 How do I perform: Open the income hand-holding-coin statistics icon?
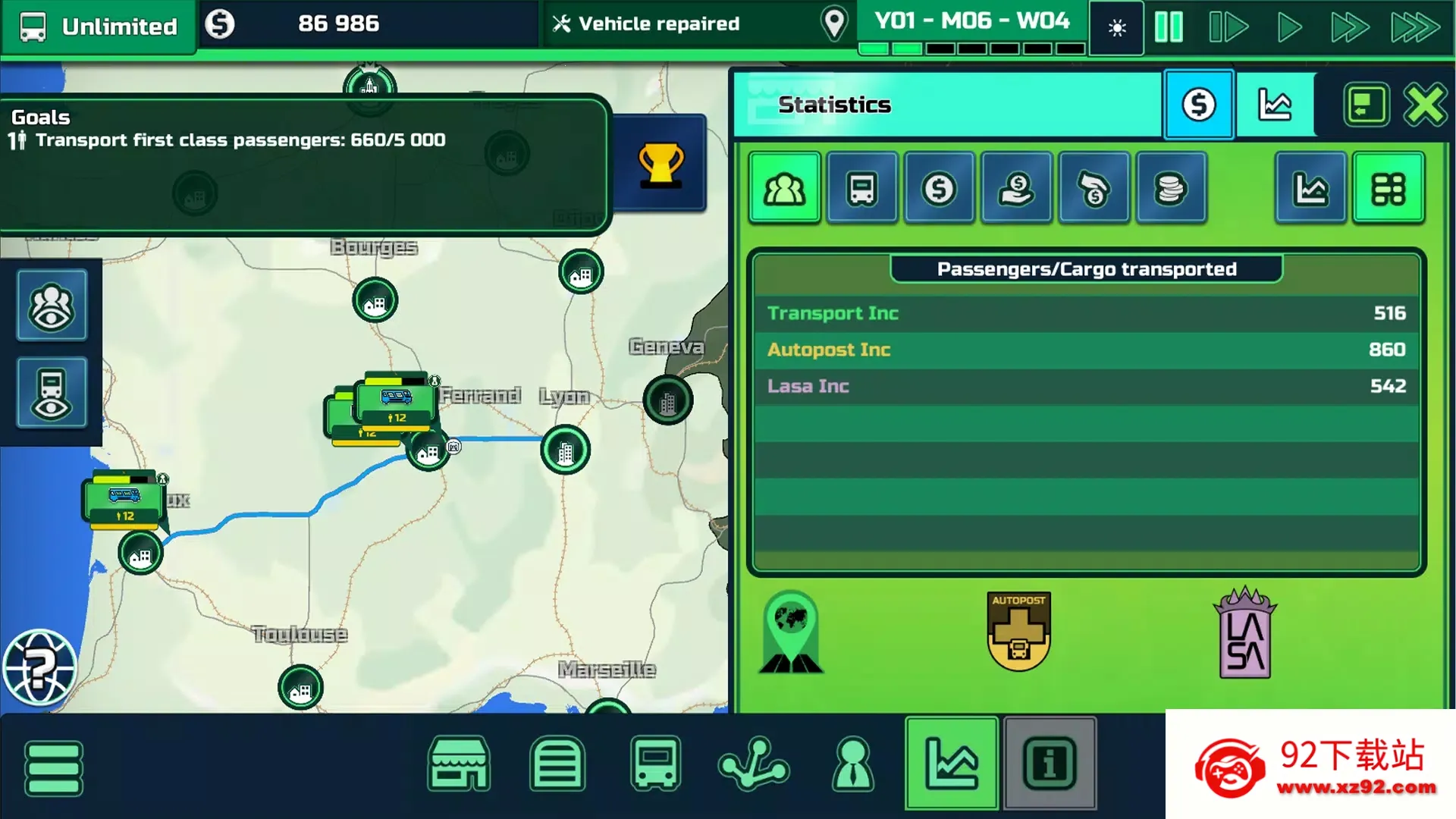click(x=1016, y=187)
